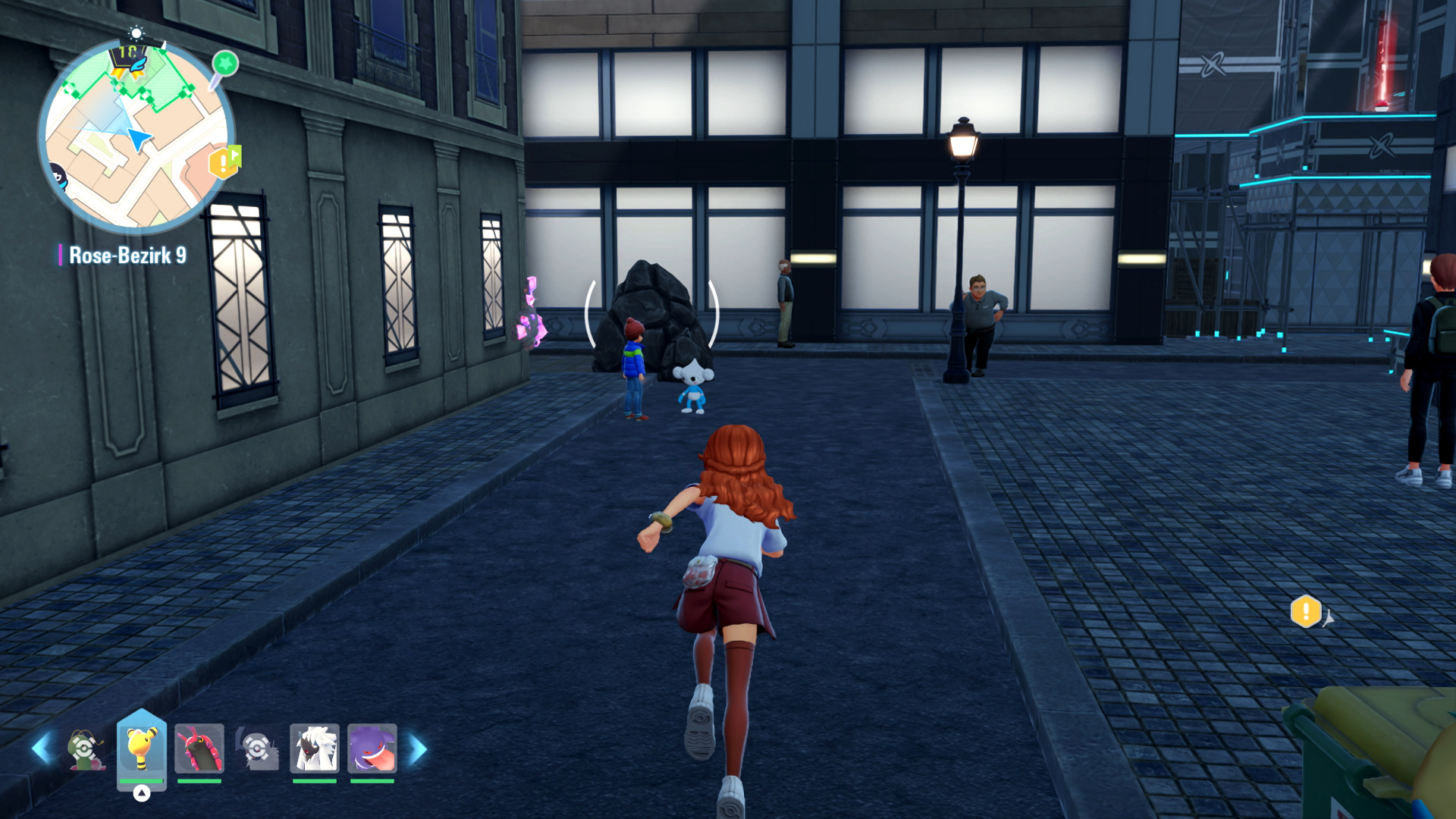
Task: Select Gengar from the party bar
Action: 372,748
